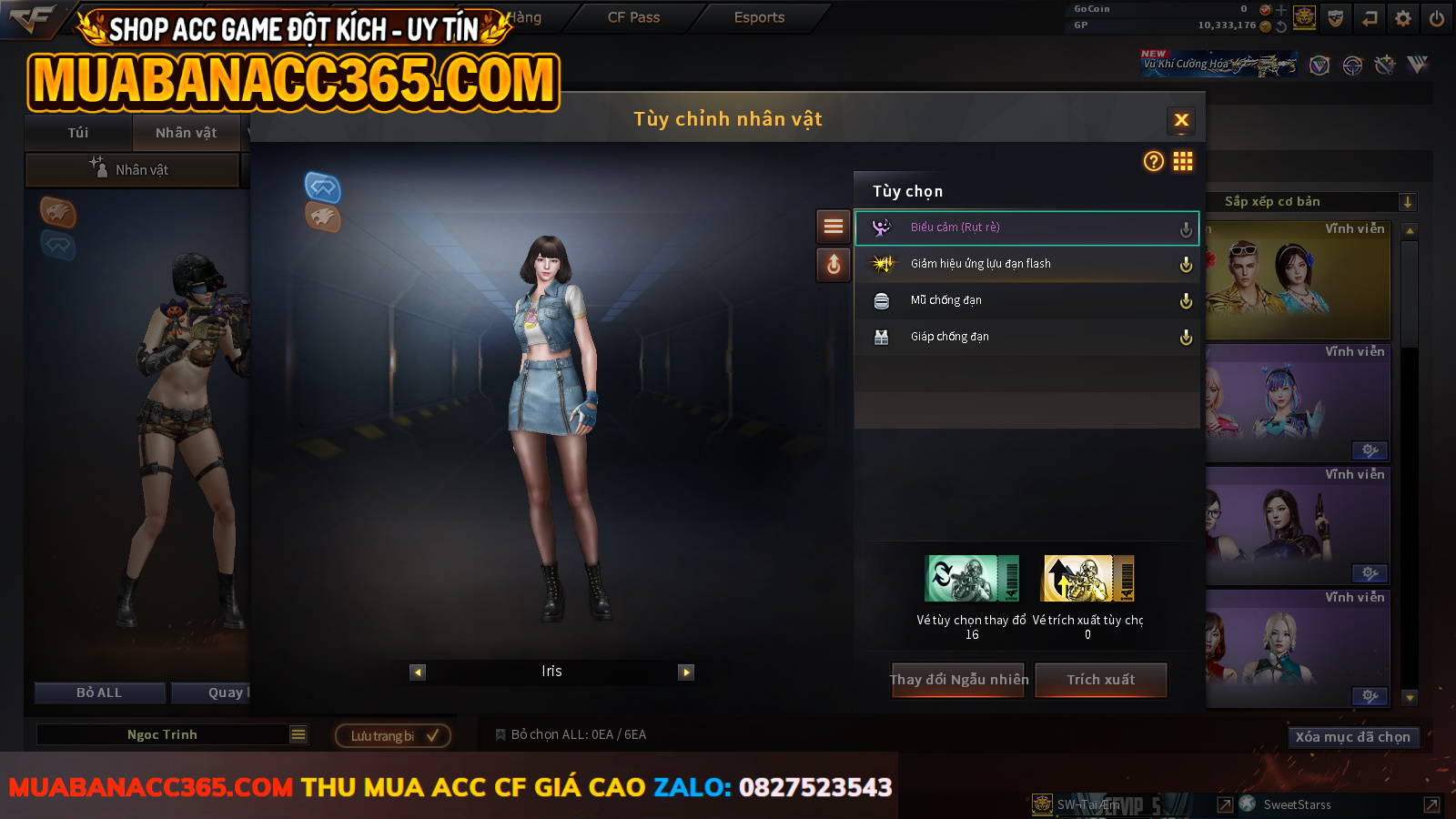
Task: Click Xóa mục đã chọn button
Action: coord(1352,737)
